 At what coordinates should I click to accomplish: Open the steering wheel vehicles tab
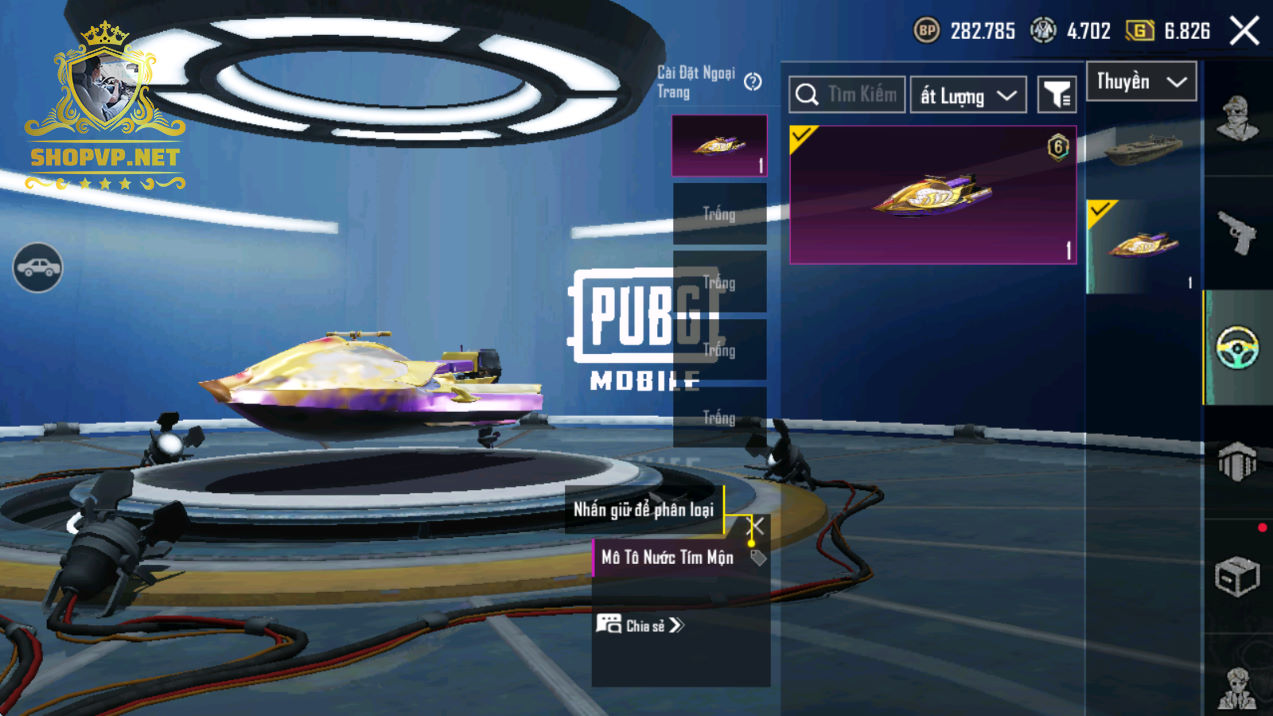coord(1238,348)
